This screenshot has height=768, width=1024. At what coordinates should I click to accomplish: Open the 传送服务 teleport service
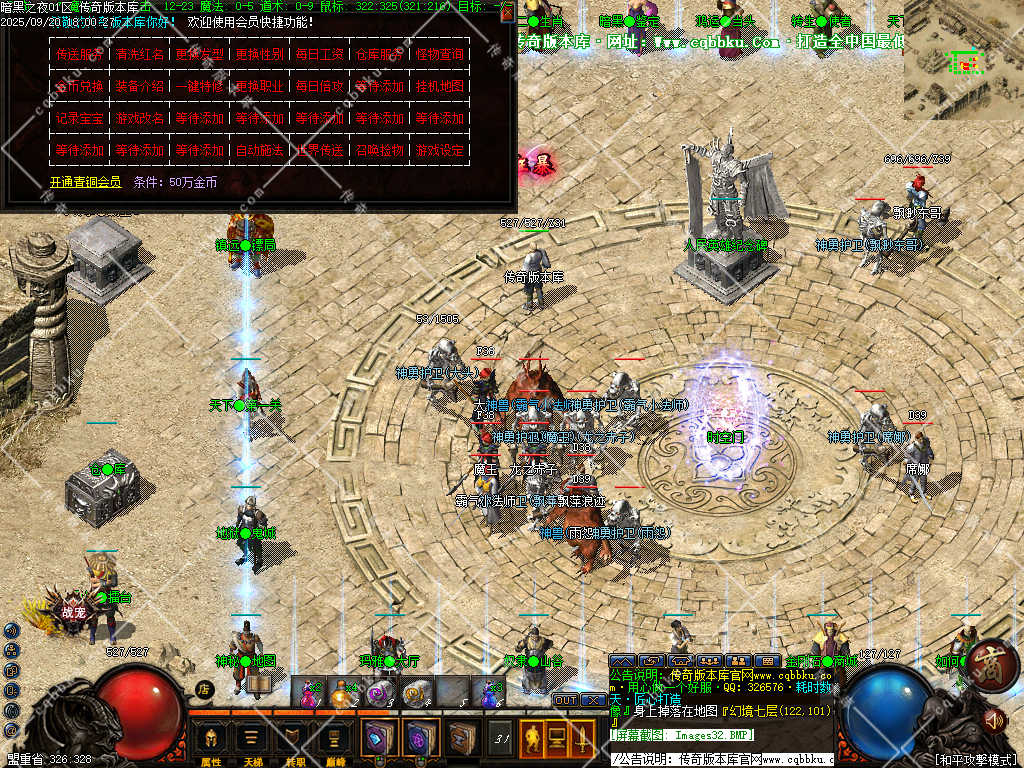[79, 54]
